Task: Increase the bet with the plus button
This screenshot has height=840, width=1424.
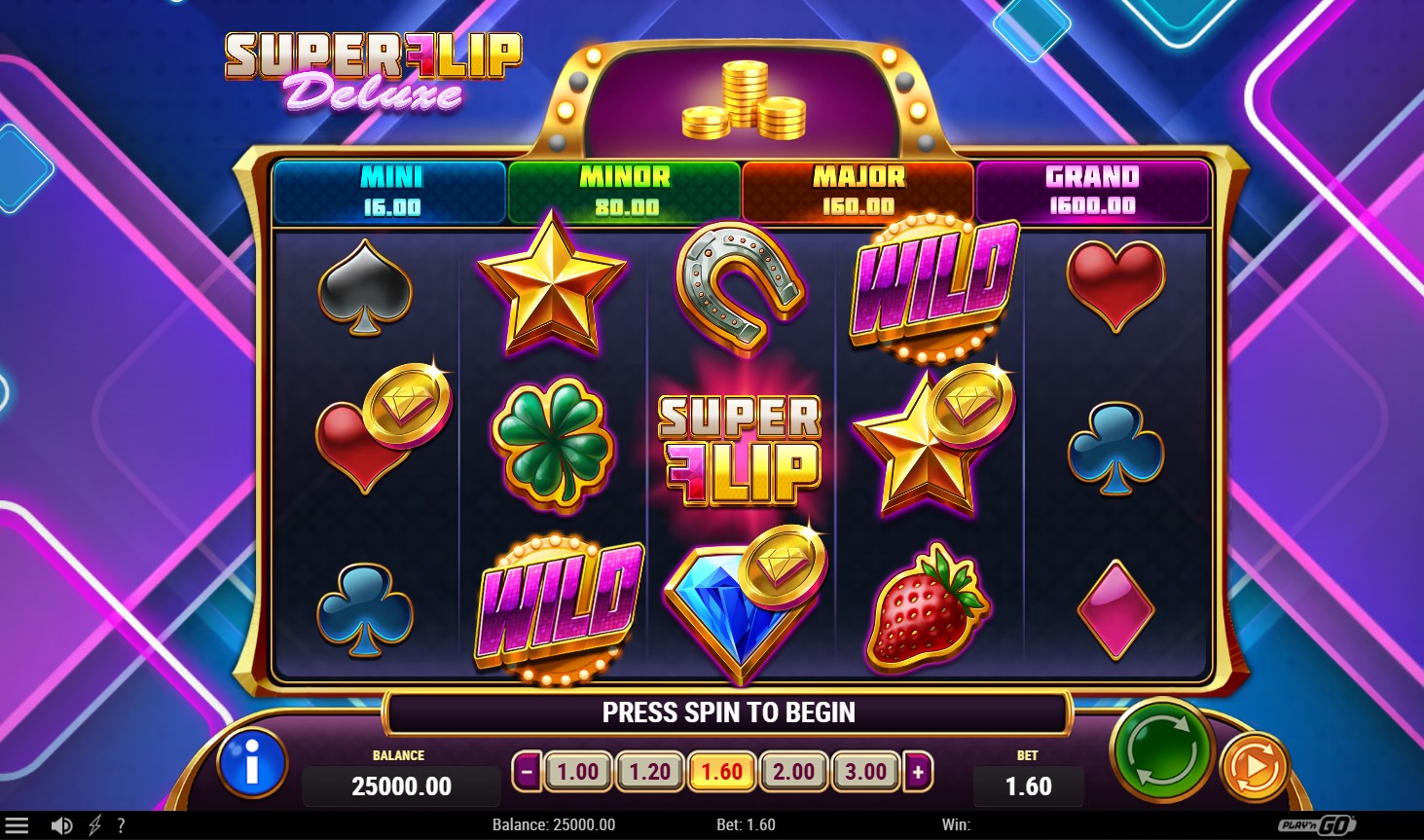Action: click(x=918, y=773)
